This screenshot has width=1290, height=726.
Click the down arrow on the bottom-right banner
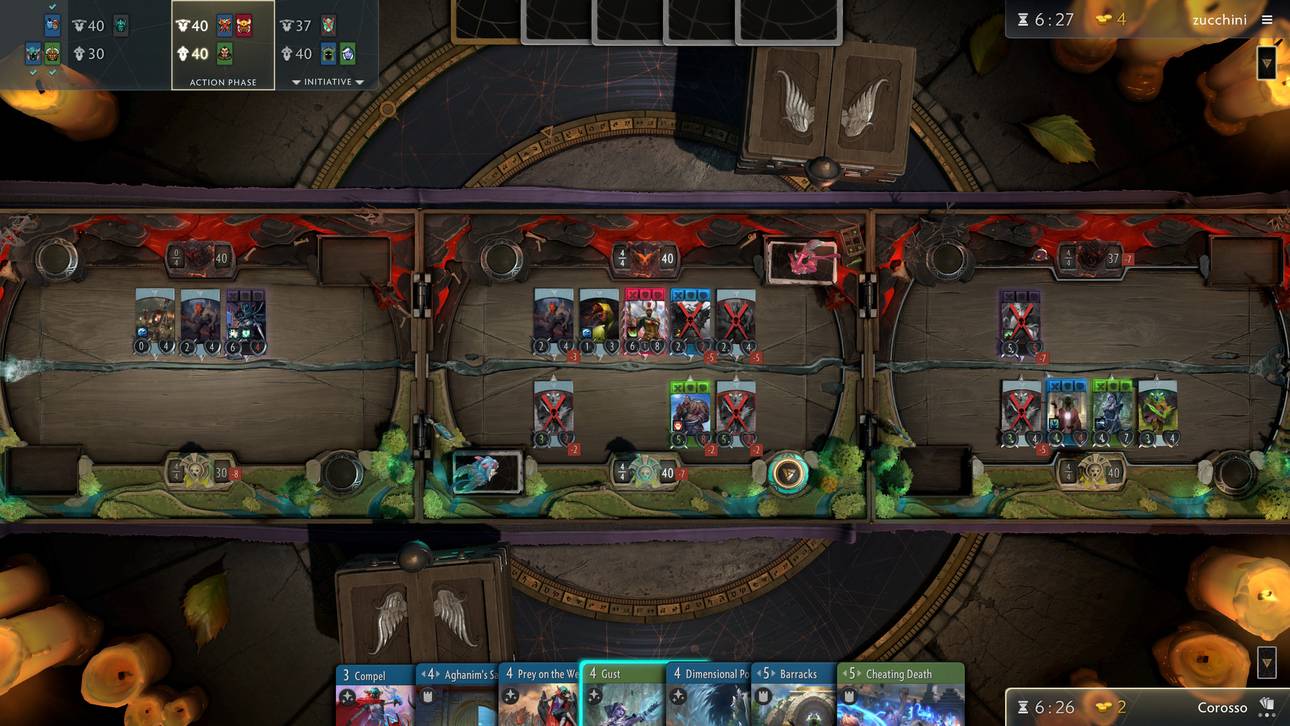(1265, 663)
